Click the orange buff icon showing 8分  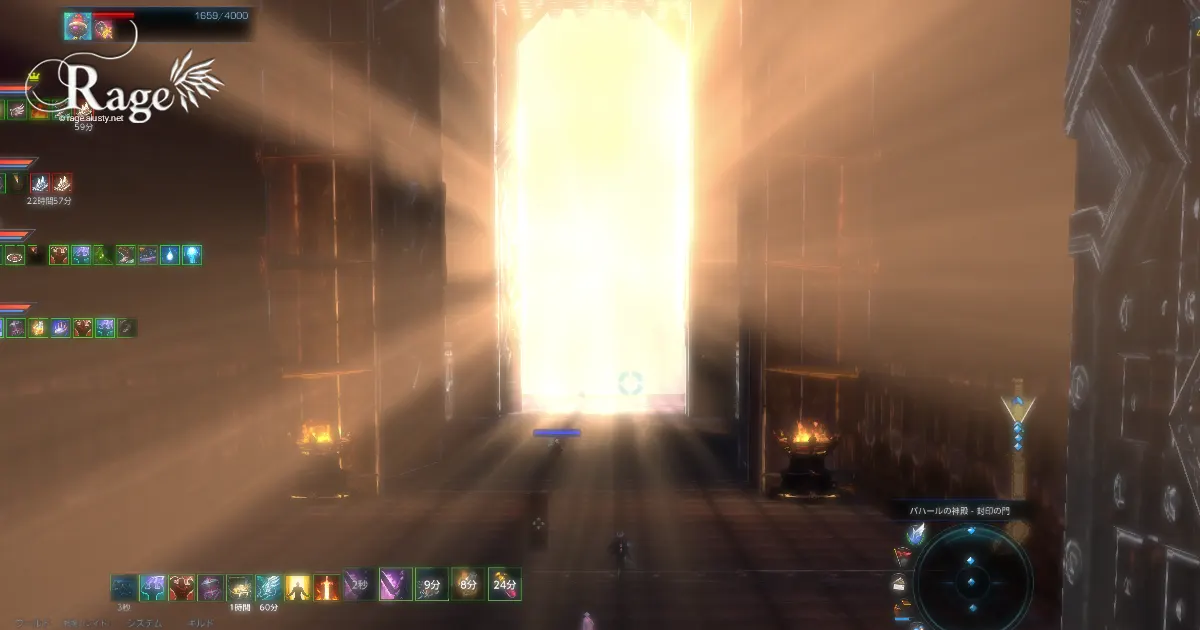coord(466,584)
